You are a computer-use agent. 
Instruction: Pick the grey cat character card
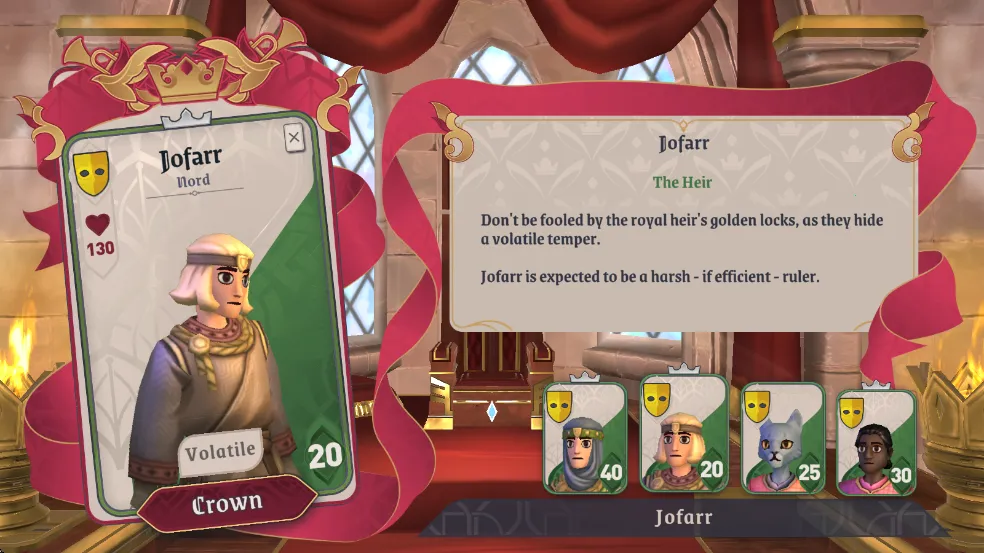point(782,438)
